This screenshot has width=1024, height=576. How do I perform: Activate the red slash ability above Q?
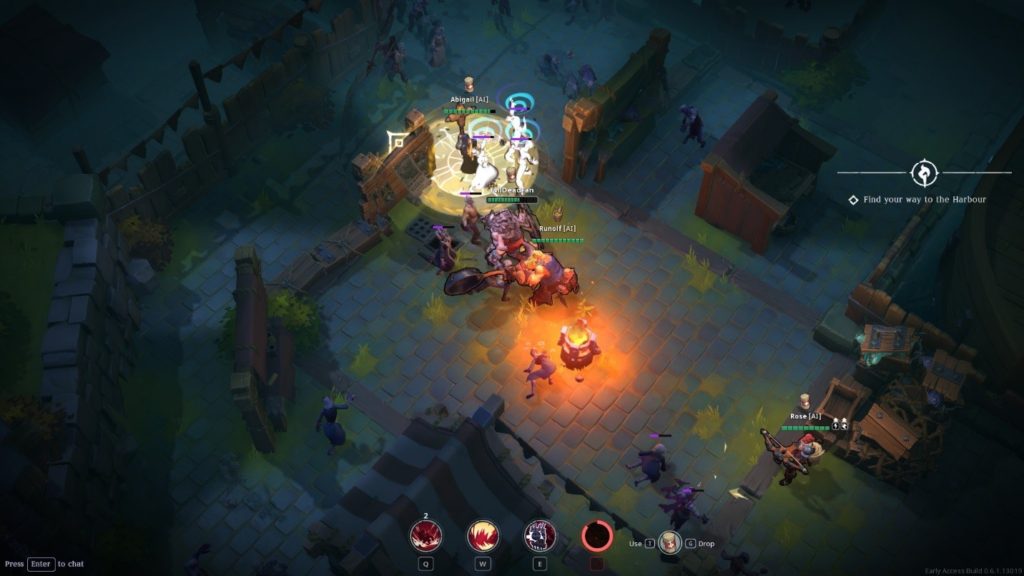pyautogui.click(x=426, y=537)
